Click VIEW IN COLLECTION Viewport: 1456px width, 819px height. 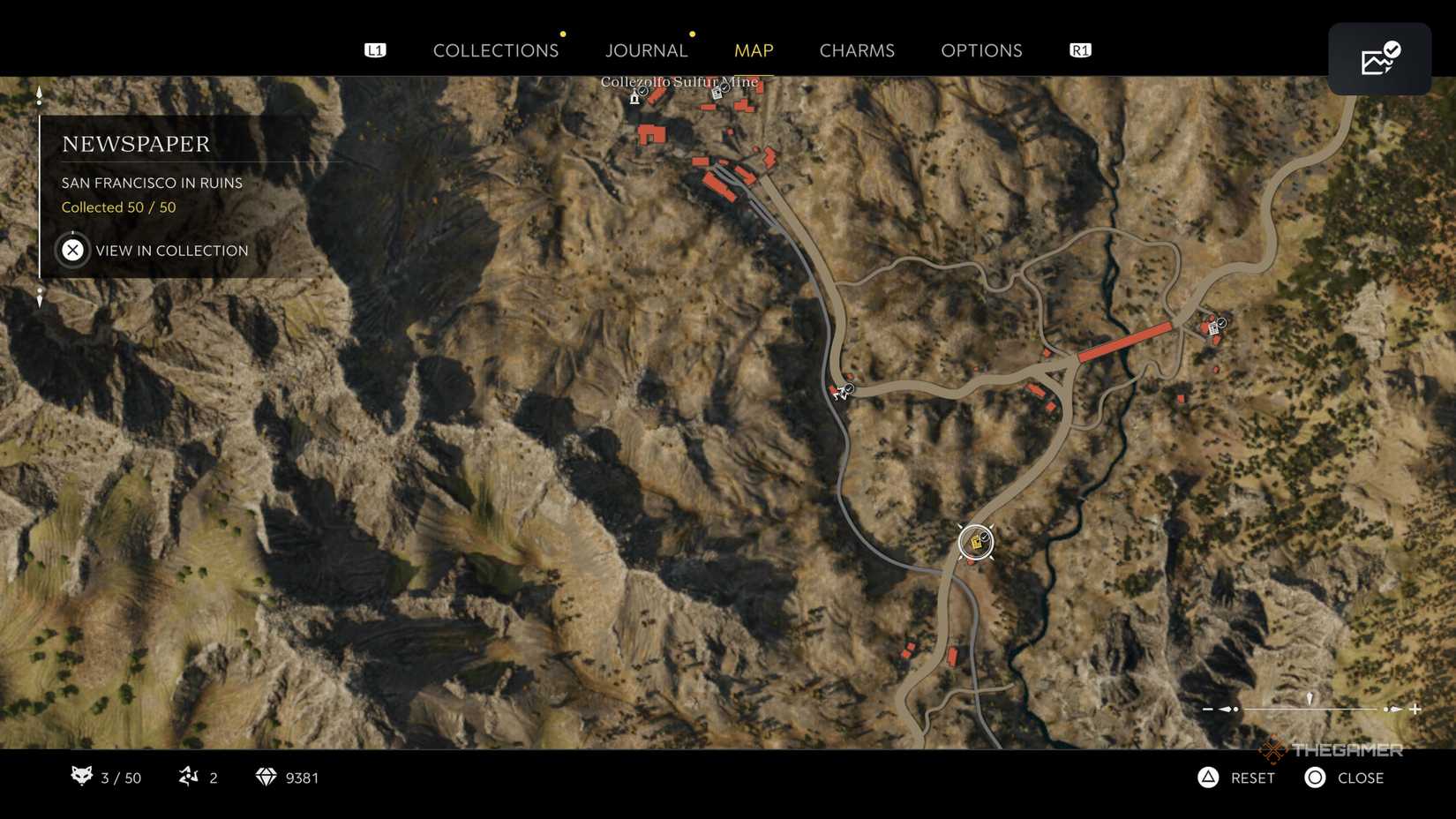(x=169, y=251)
